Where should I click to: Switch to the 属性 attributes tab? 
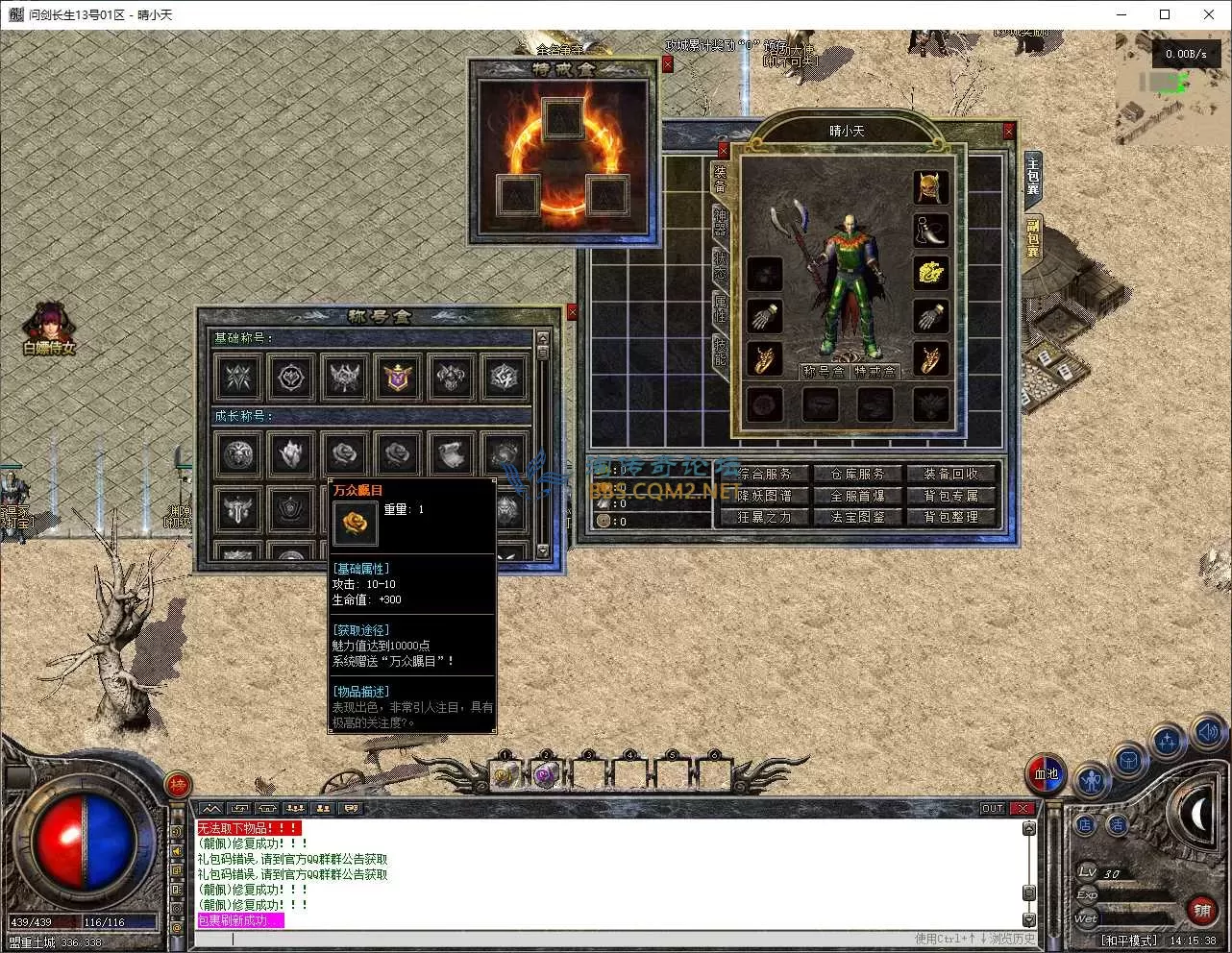point(720,307)
